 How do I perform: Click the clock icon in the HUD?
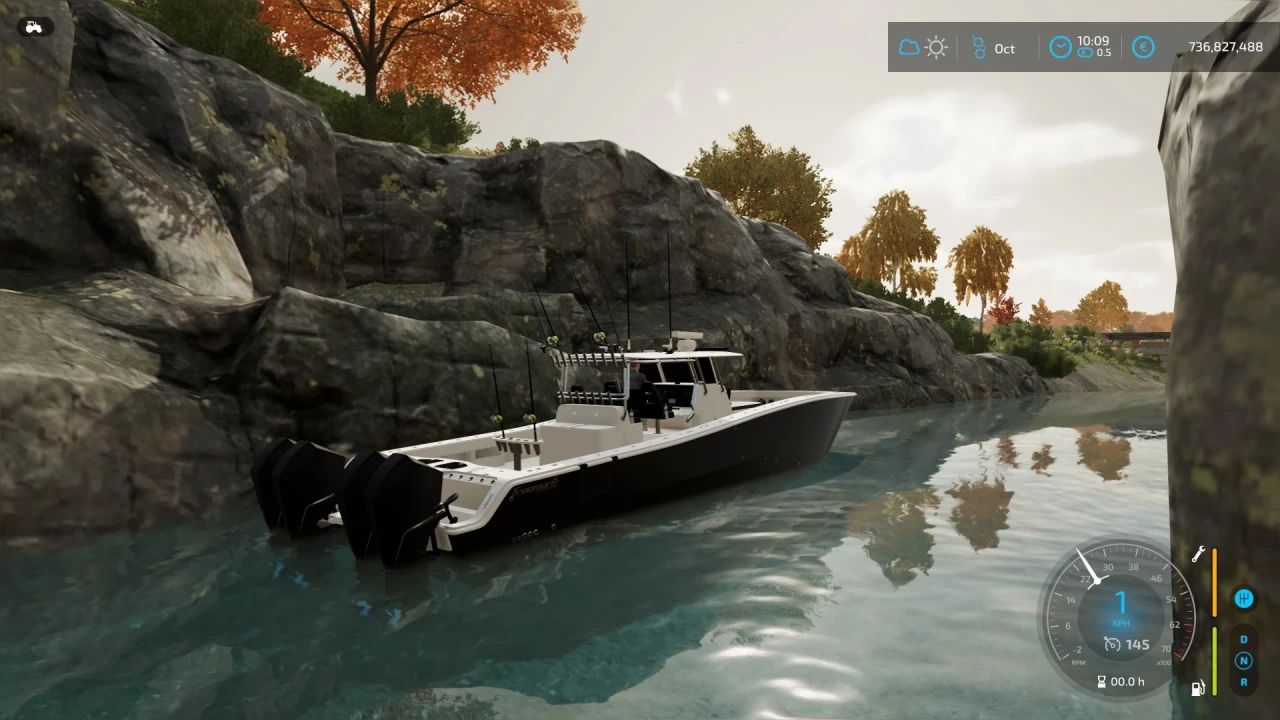tap(1059, 47)
